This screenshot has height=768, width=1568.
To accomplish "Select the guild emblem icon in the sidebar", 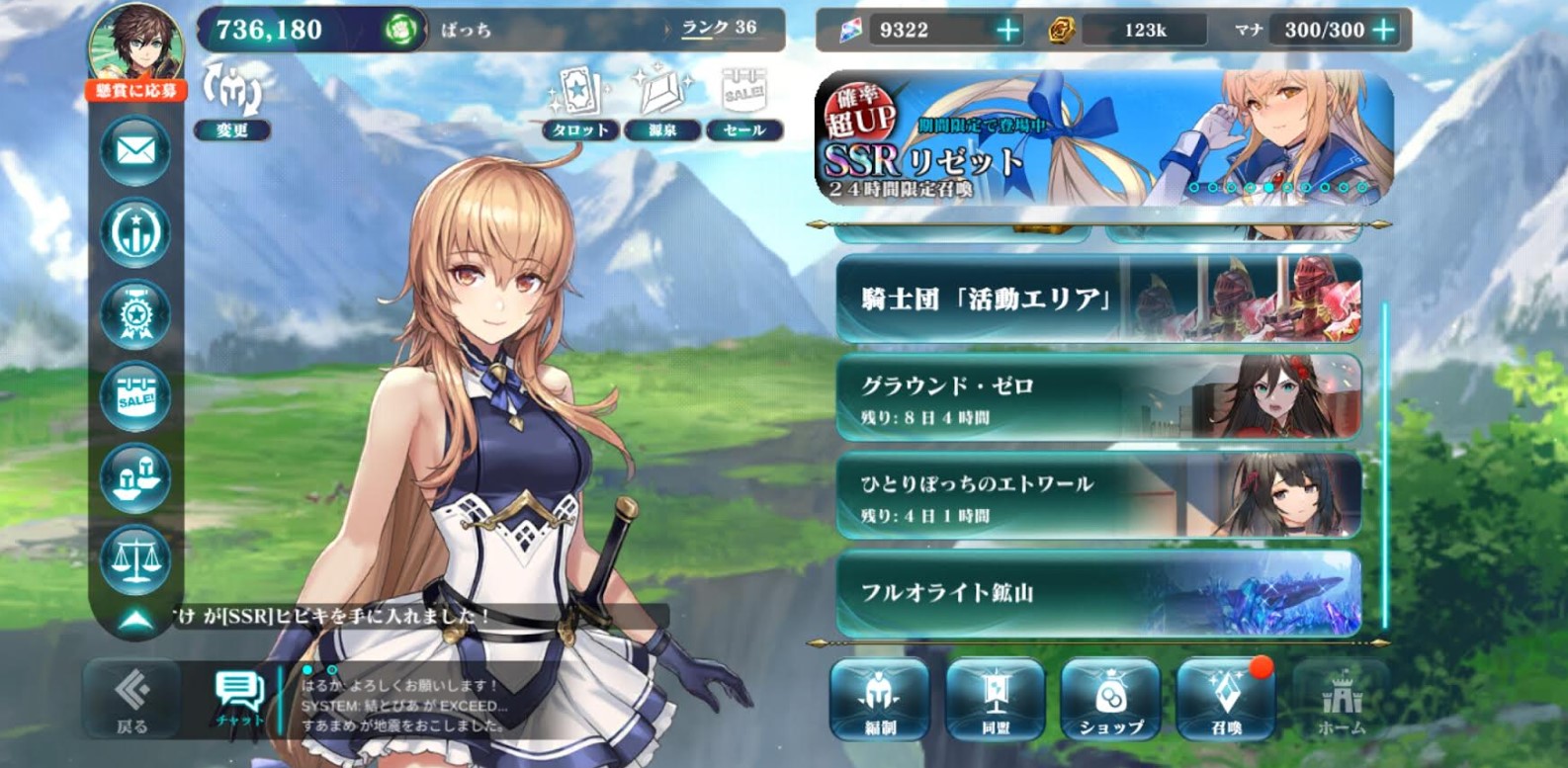I will (x=136, y=232).
